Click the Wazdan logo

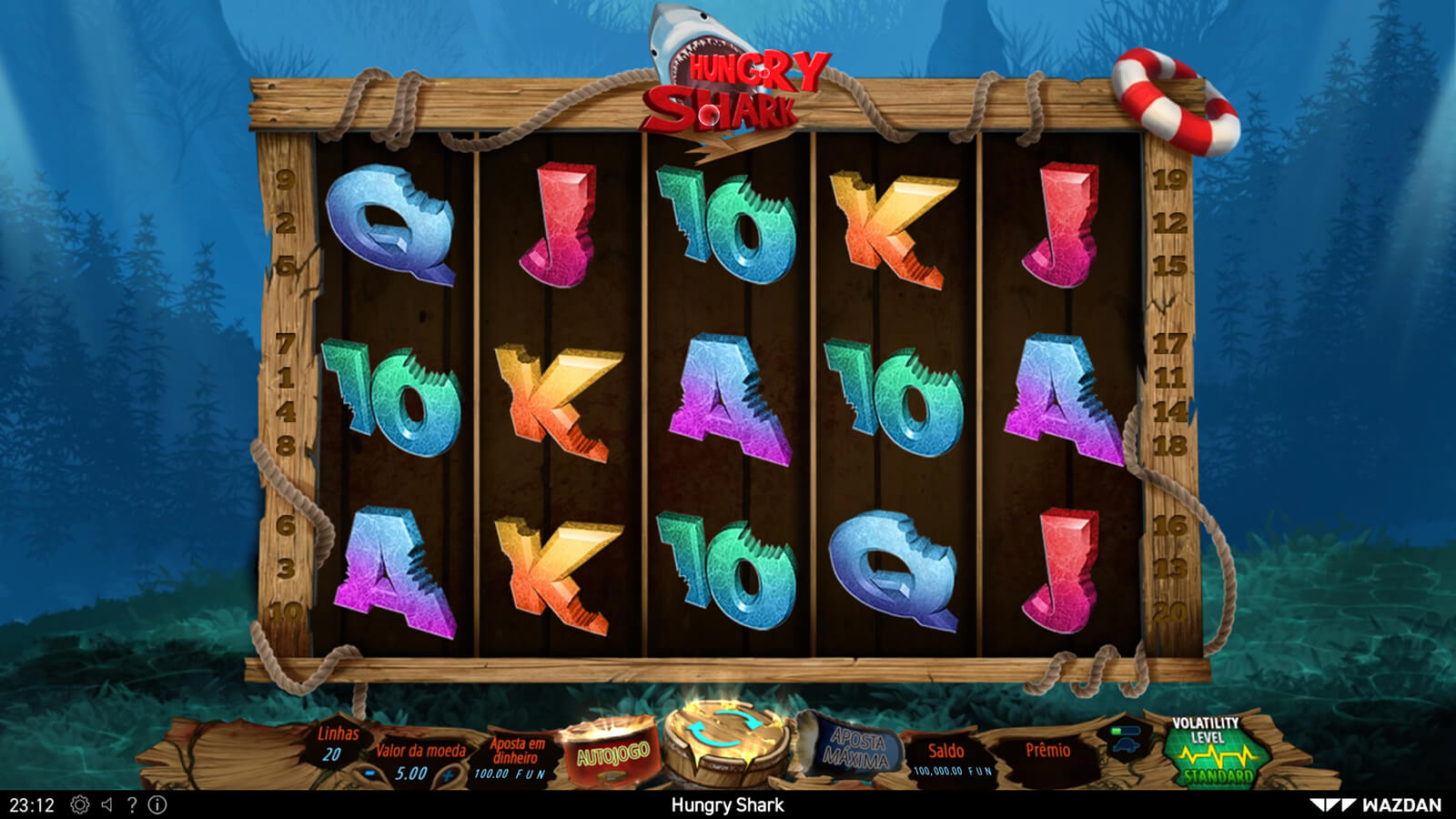pos(1375,805)
